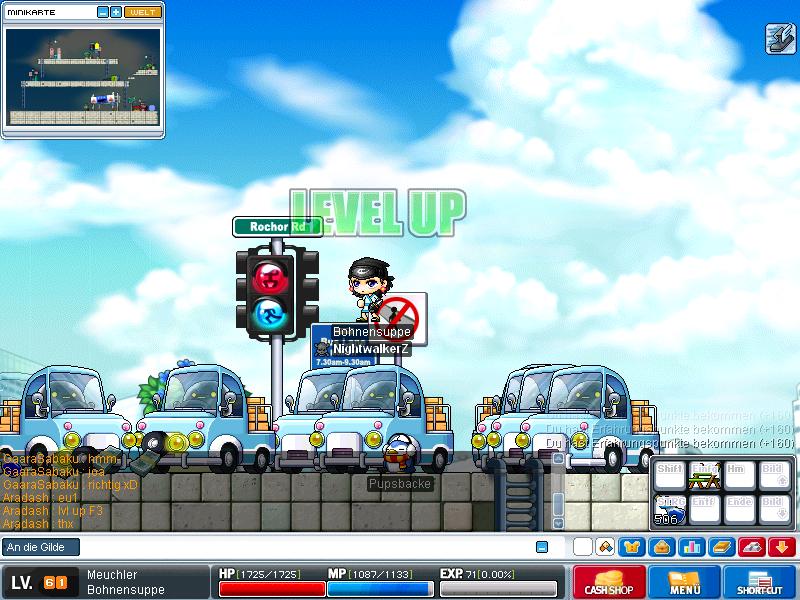Open the skill book icon
Viewport: 800px width, 600px height.
tap(721, 547)
